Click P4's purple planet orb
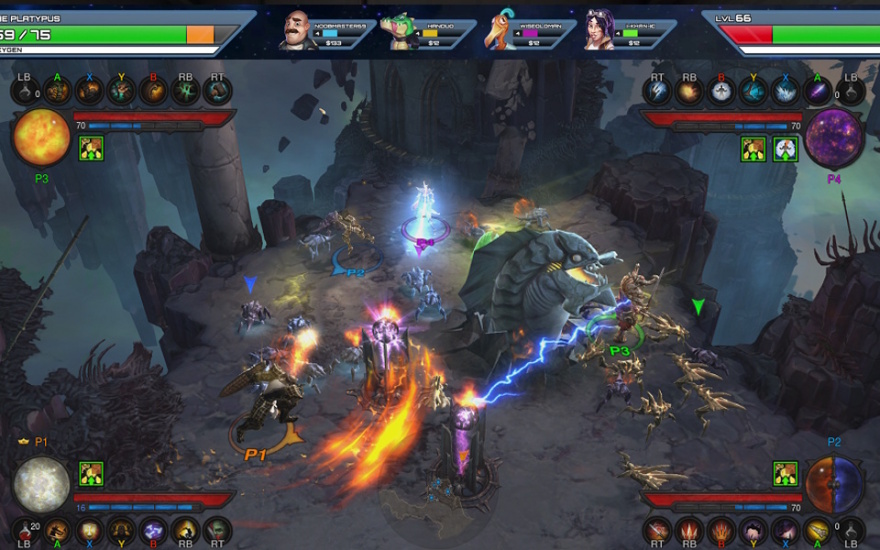The height and width of the screenshot is (550, 880). pyautogui.click(x=835, y=137)
